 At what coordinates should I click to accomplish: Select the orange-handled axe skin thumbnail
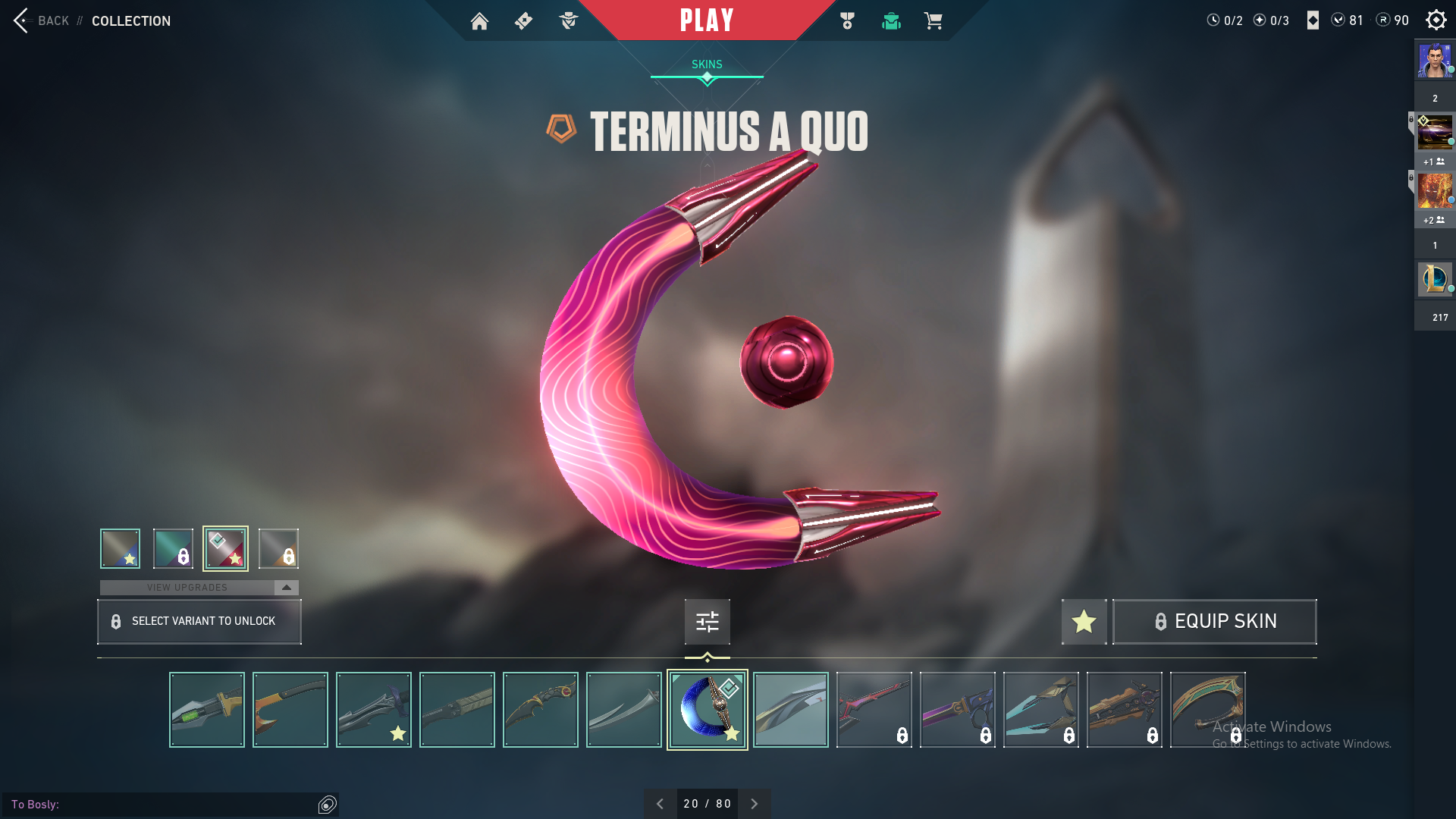pyautogui.click(x=290, y=710)
